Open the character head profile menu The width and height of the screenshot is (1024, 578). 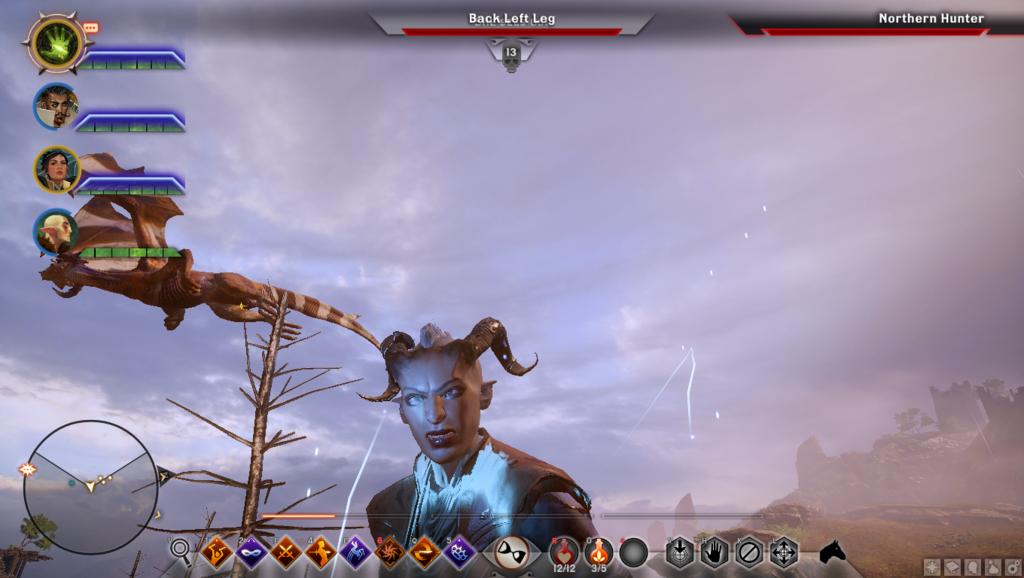pos(973,567)
